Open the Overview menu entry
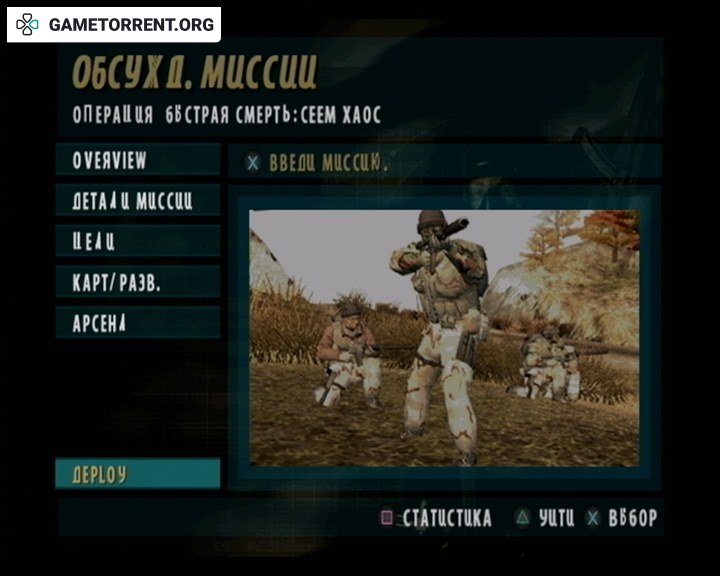 click(137, 160)
